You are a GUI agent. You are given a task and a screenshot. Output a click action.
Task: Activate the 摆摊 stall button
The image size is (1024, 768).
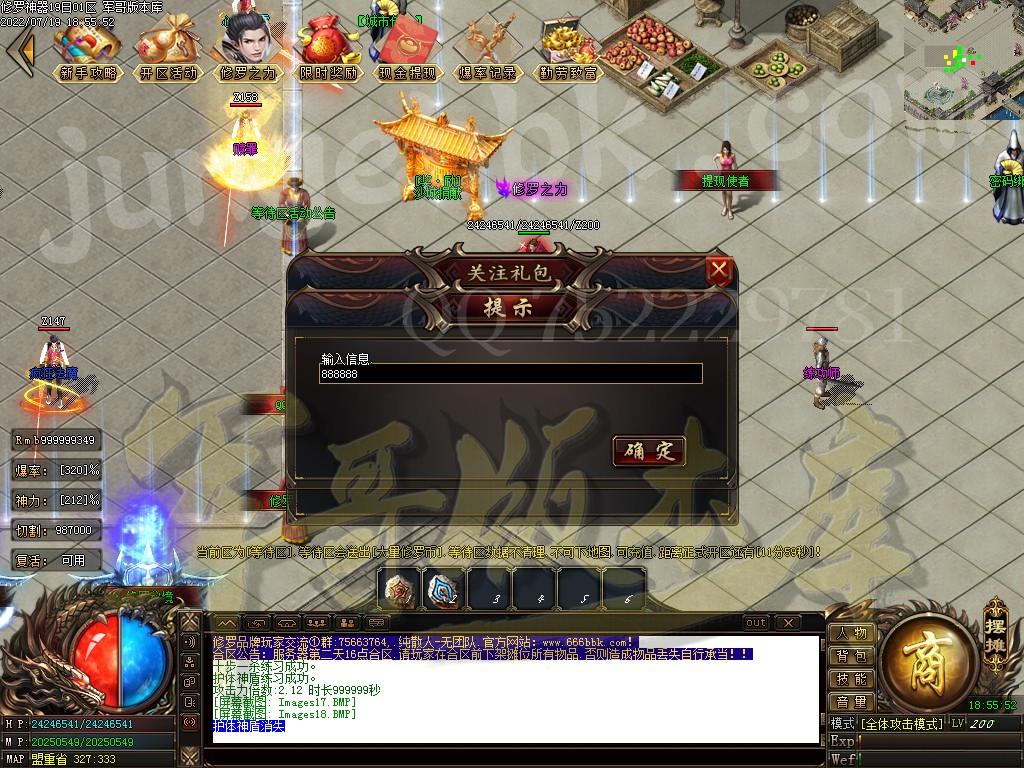pyautogui.click(x=994, y=625)
